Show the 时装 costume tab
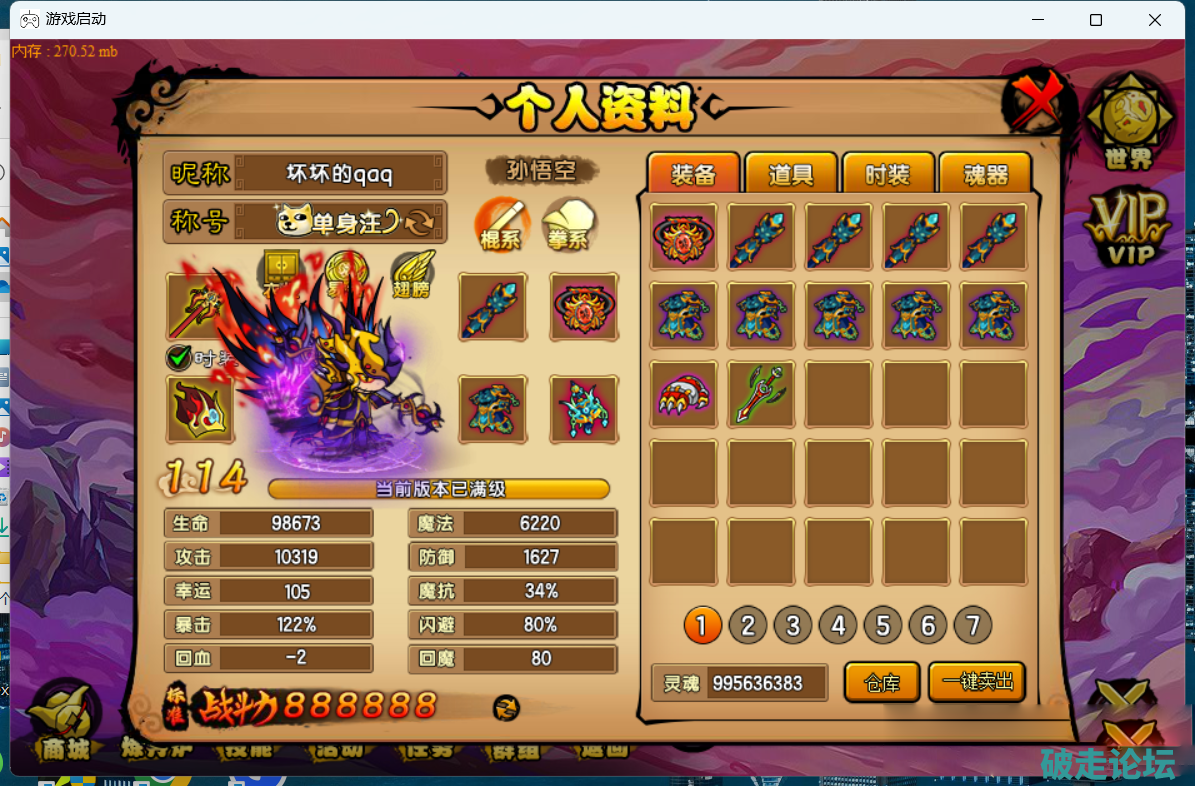This screenshot has height=786, width=1195. (887, 174)
